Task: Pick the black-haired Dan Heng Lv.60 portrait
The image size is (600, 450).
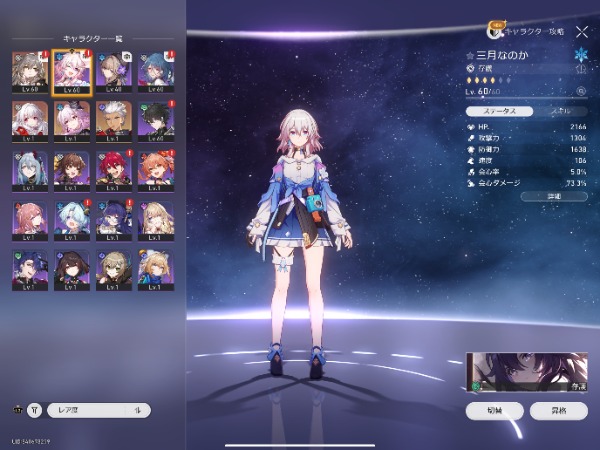Action: 158,119
